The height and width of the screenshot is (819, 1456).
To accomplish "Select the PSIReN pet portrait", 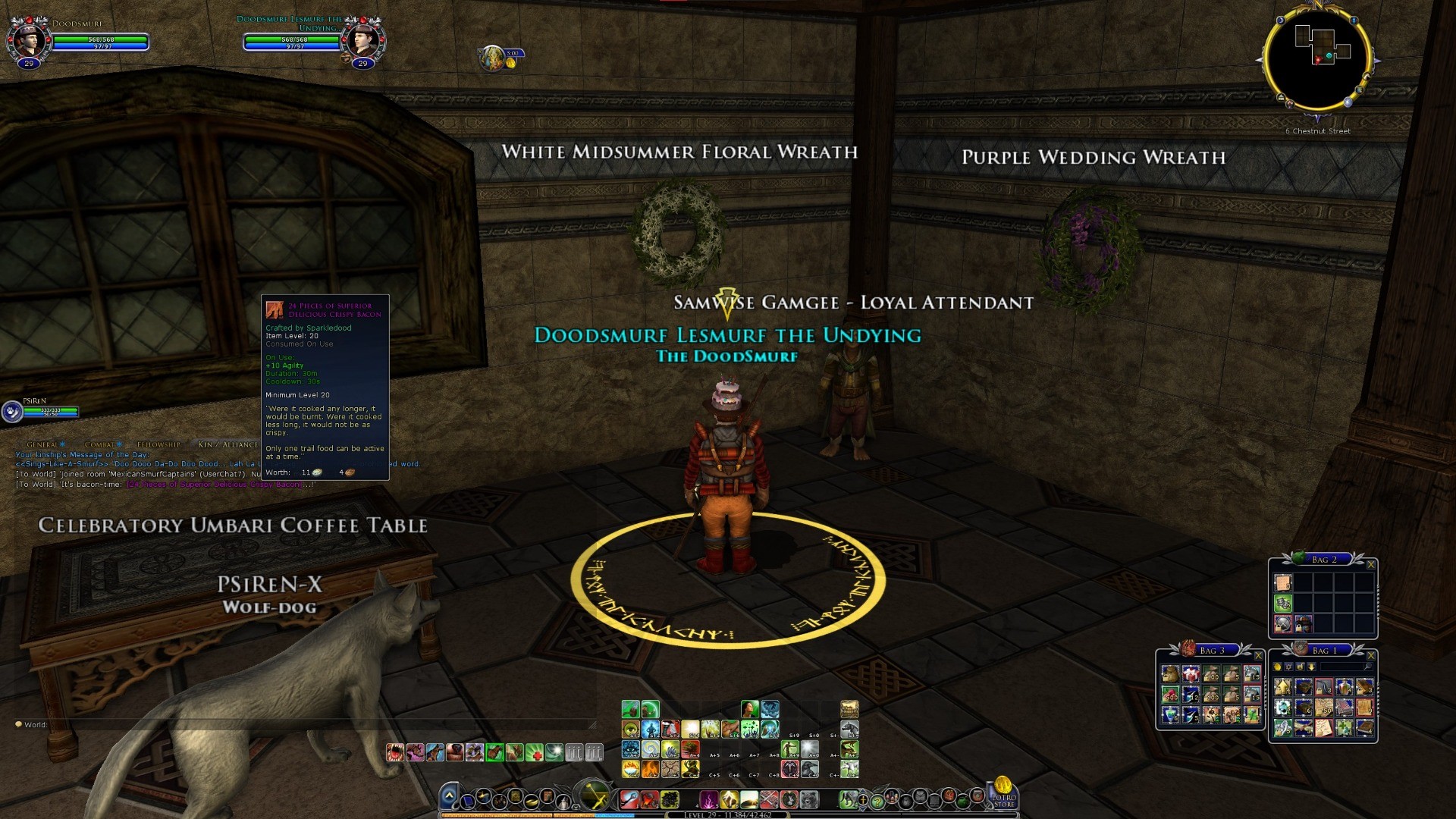I will click(12, 411).
